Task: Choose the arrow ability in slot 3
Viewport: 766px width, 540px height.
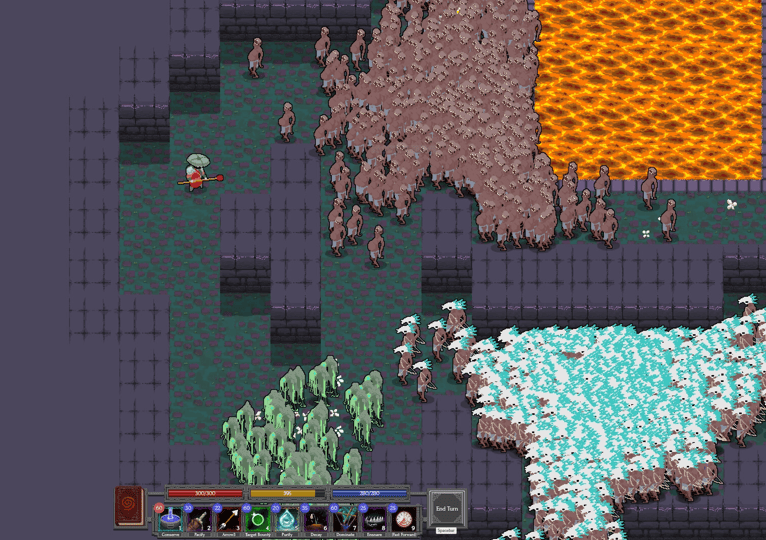Action: (228, 519)
